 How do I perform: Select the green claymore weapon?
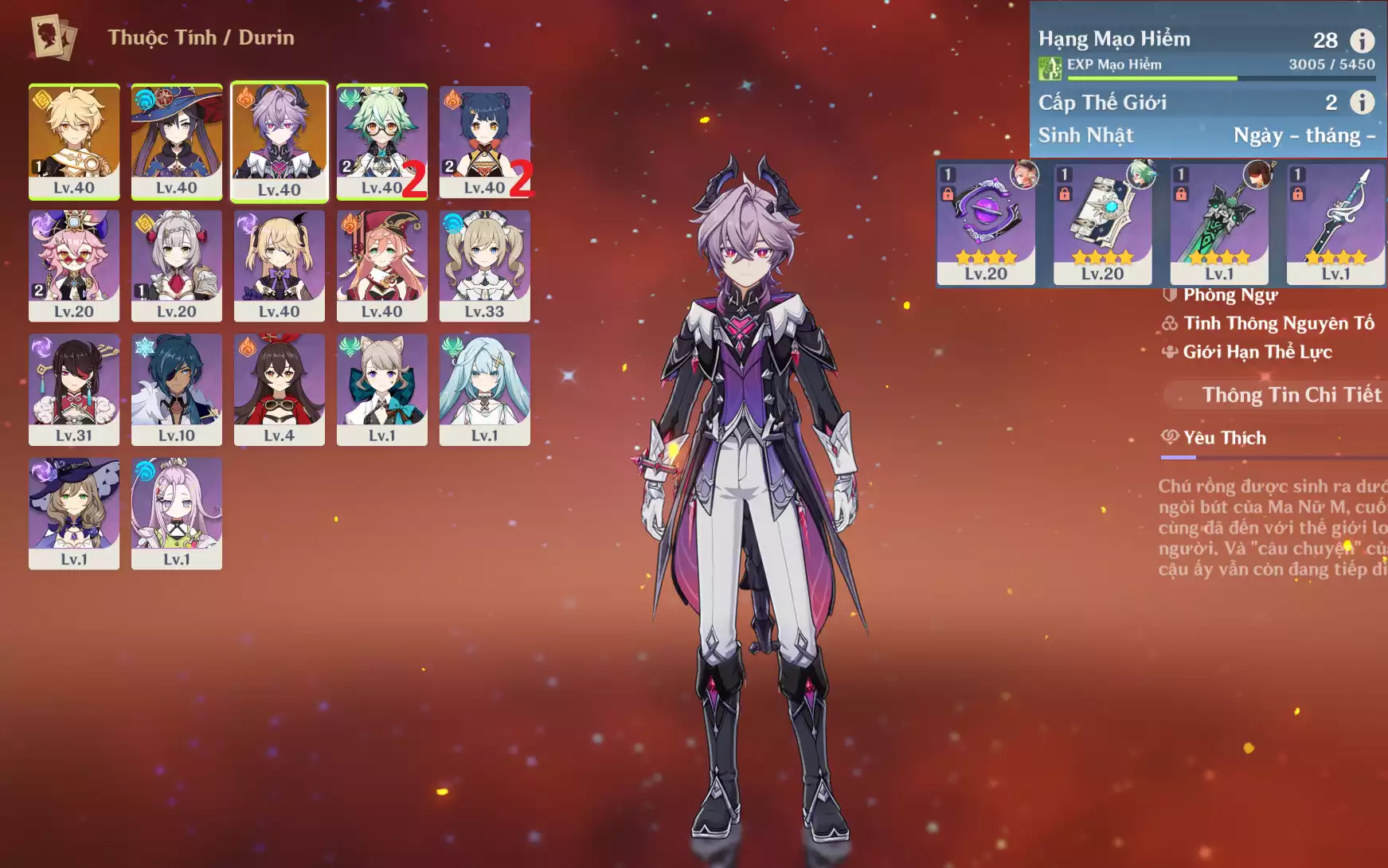[x=1218, y=223]
